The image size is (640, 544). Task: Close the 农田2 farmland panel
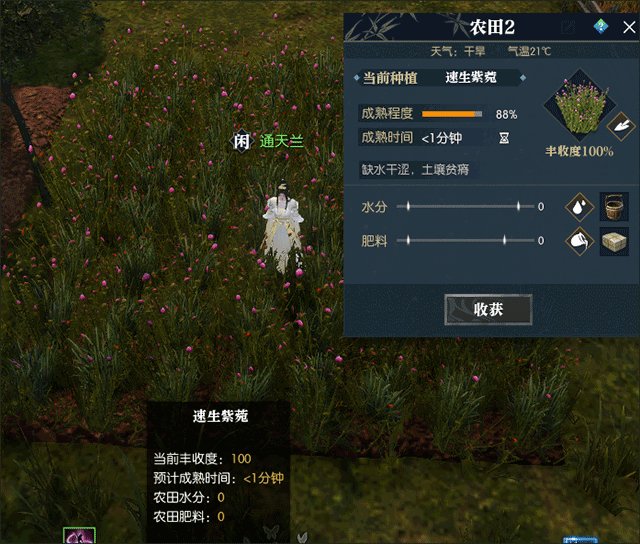[x=628, y=28]
